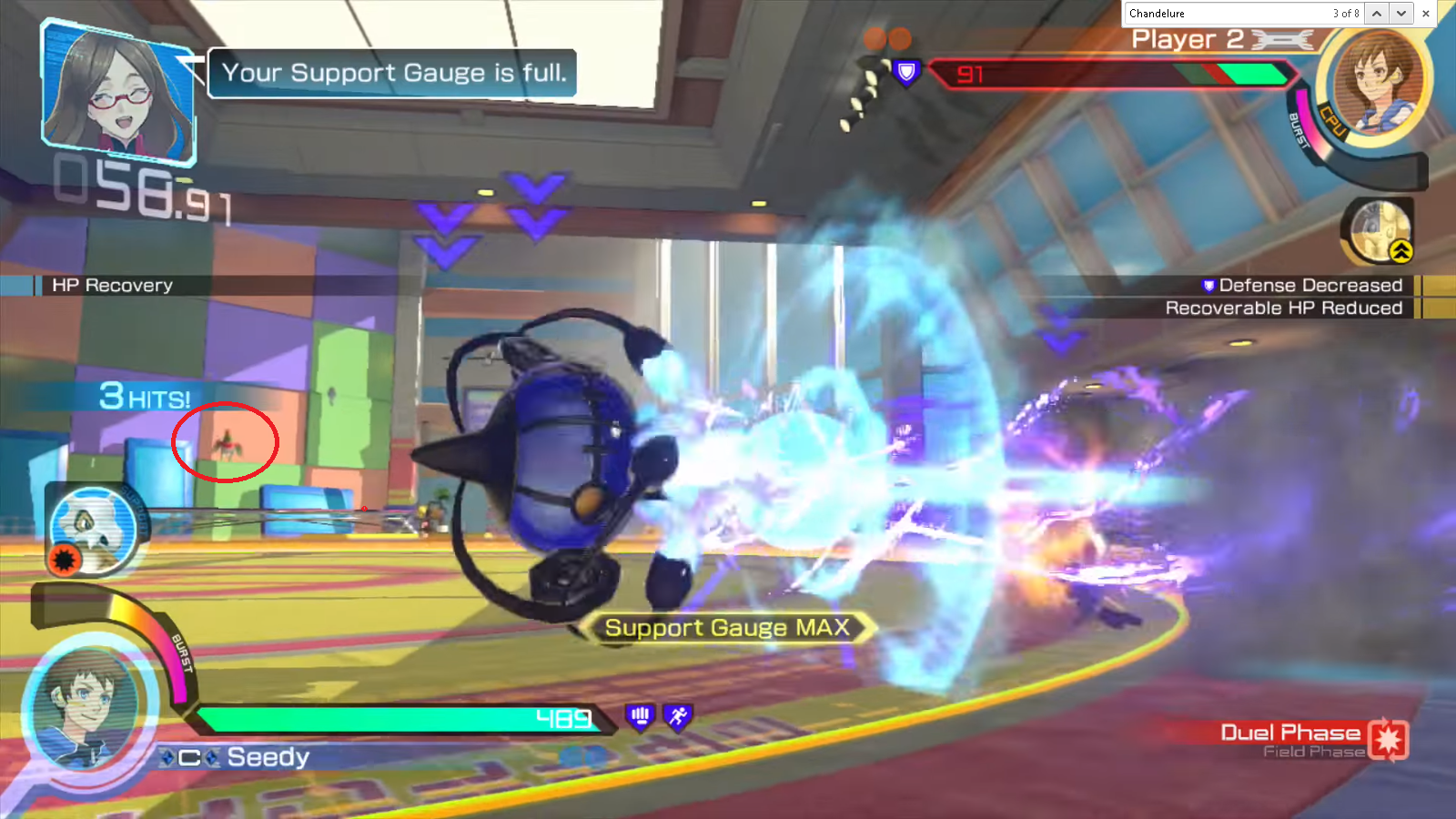The width and height of the screenshot is (1456, 819).
Task: Click the opponent's support Pokémon icon
Action: (x=1380, y=231)
